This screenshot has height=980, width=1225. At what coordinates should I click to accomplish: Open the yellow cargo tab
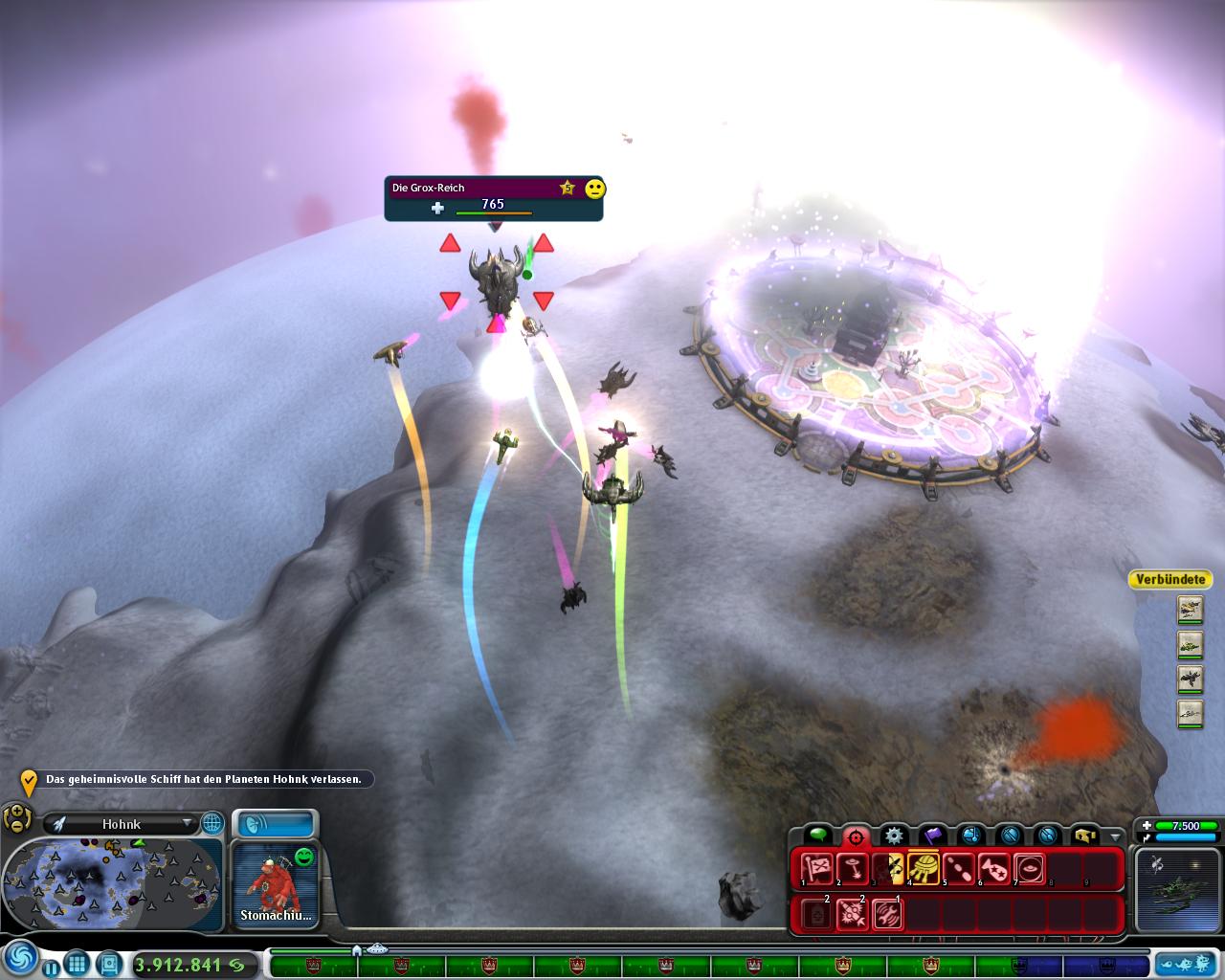(x=1084, y=835)
